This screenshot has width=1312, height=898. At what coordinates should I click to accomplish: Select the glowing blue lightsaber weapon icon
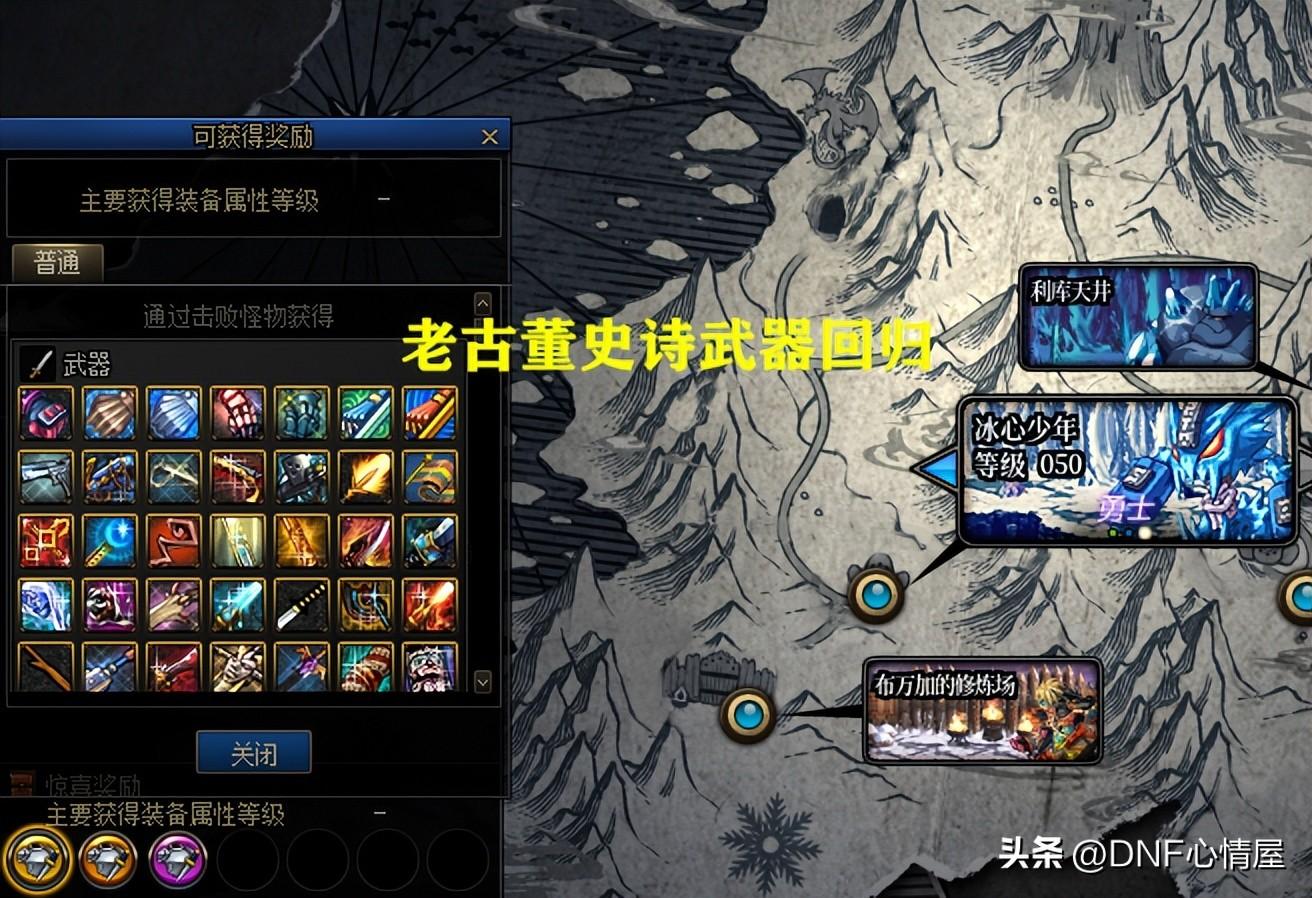point(237,605)
